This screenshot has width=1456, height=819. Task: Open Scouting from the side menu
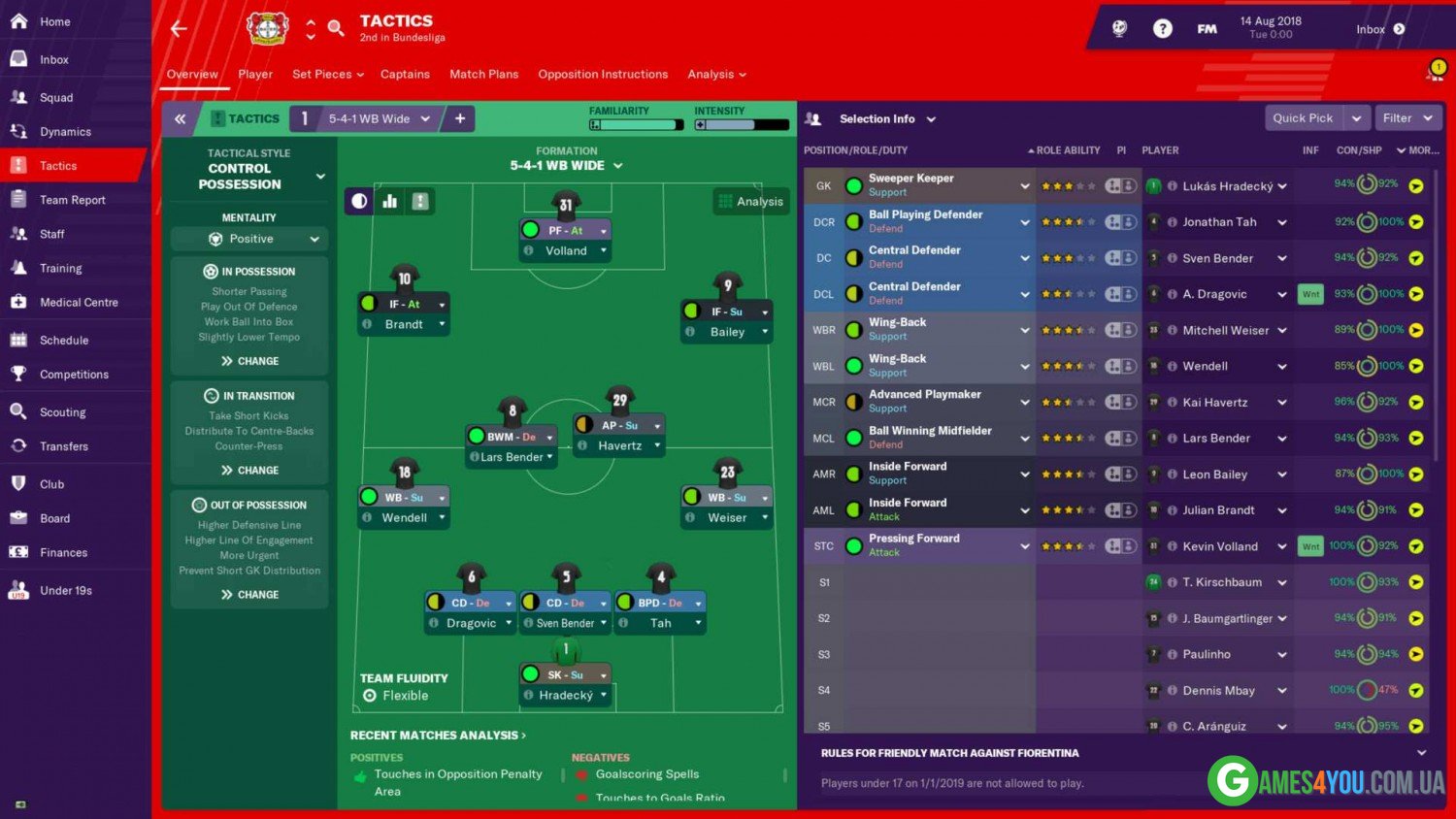[62, 412]
